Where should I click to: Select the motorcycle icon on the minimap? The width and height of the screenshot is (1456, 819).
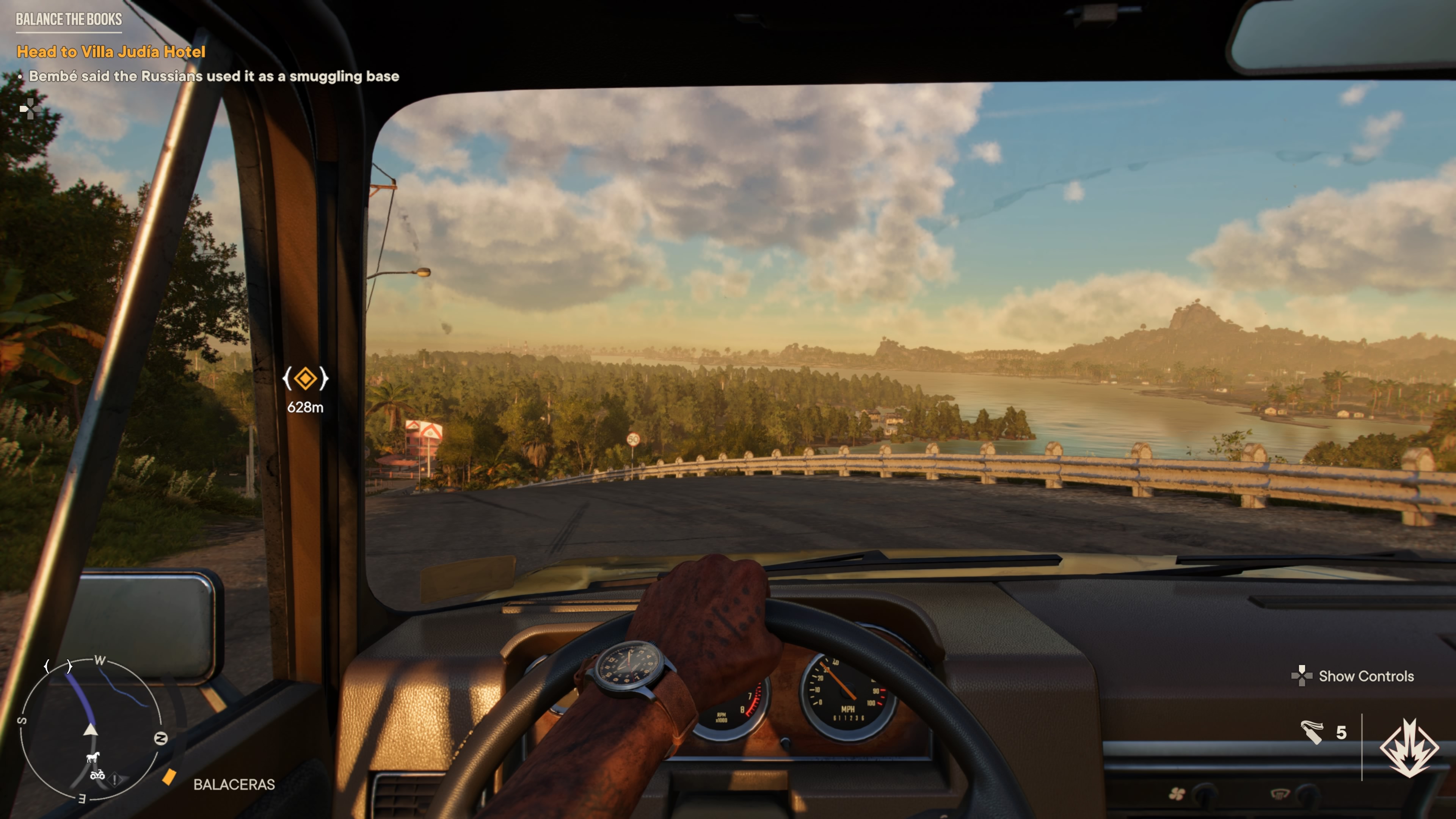pos(97,775)
